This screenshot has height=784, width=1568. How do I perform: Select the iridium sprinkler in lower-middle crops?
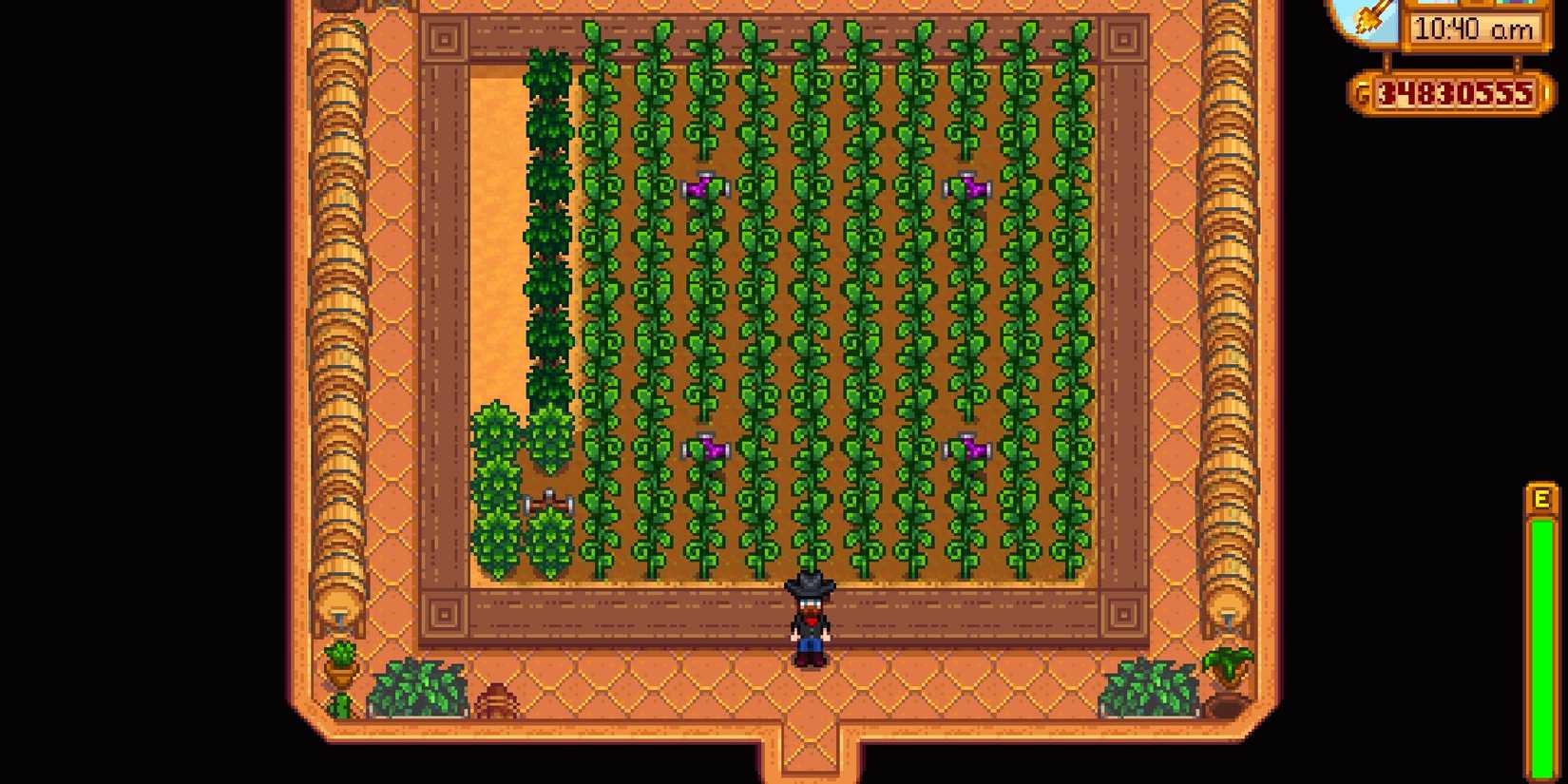click(x=708, y=447)
